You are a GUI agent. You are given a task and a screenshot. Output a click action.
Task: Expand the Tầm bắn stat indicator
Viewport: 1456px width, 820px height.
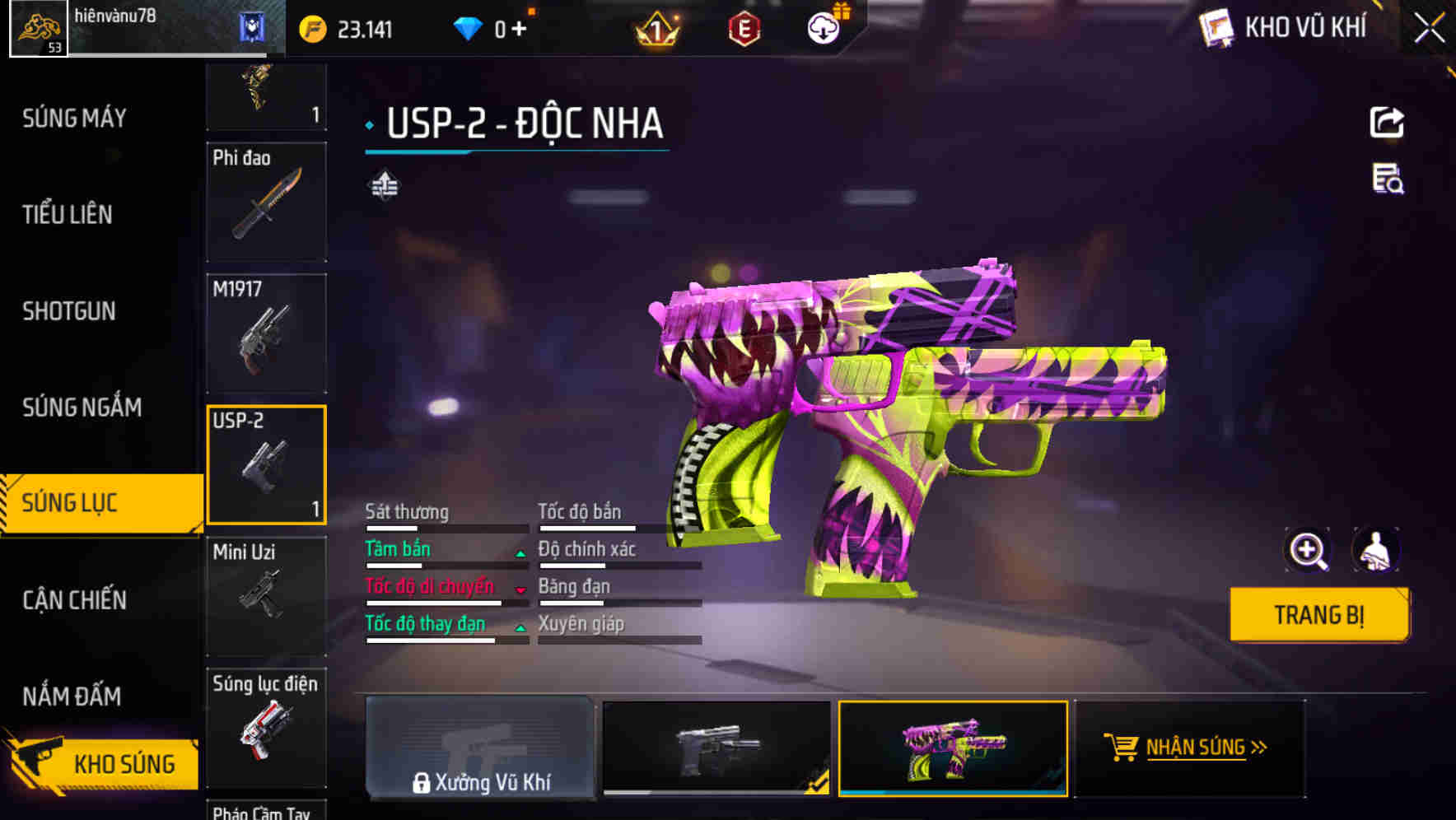(x=520, y=552)
